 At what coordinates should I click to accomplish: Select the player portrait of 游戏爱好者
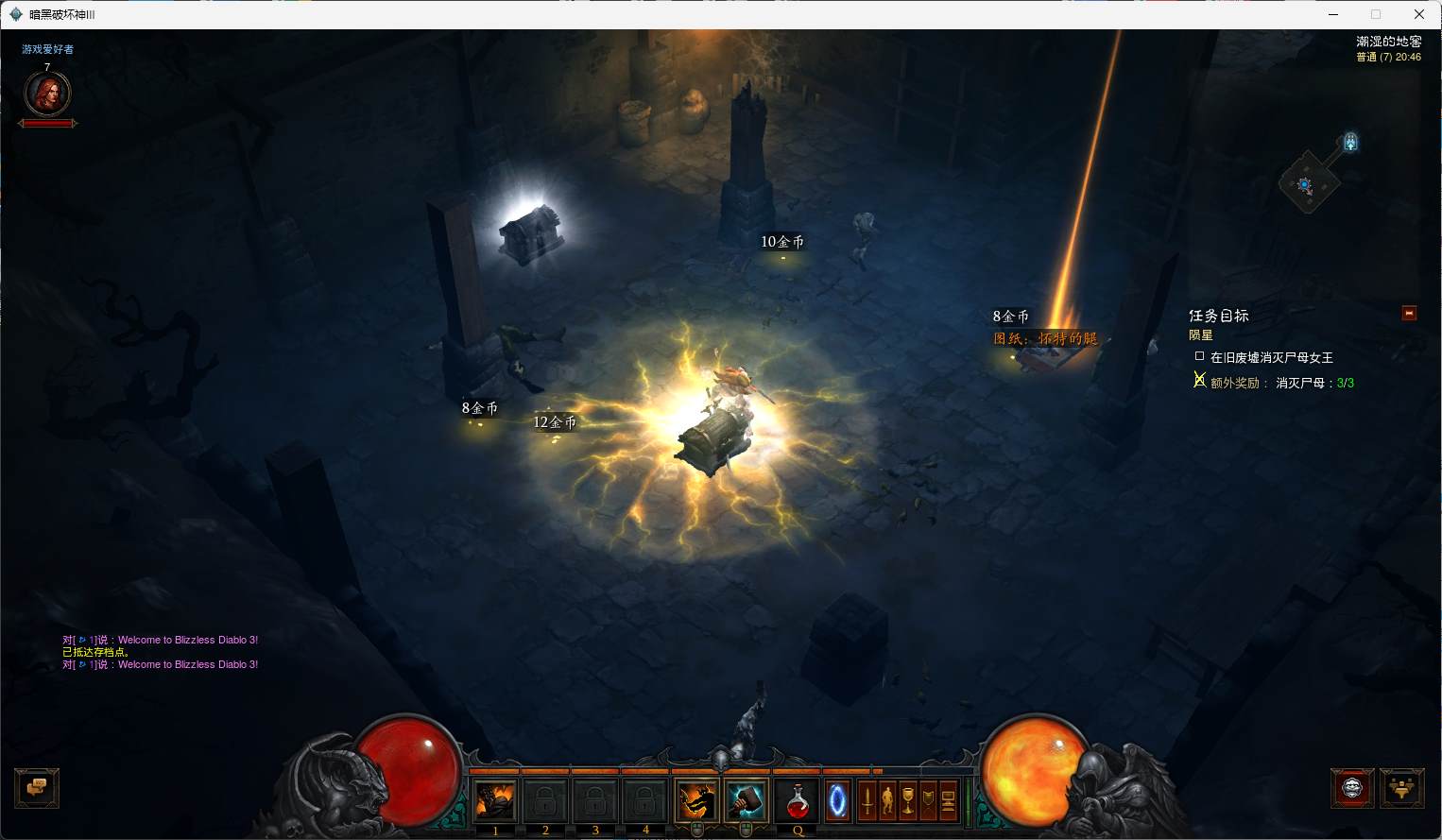[46, 94]
